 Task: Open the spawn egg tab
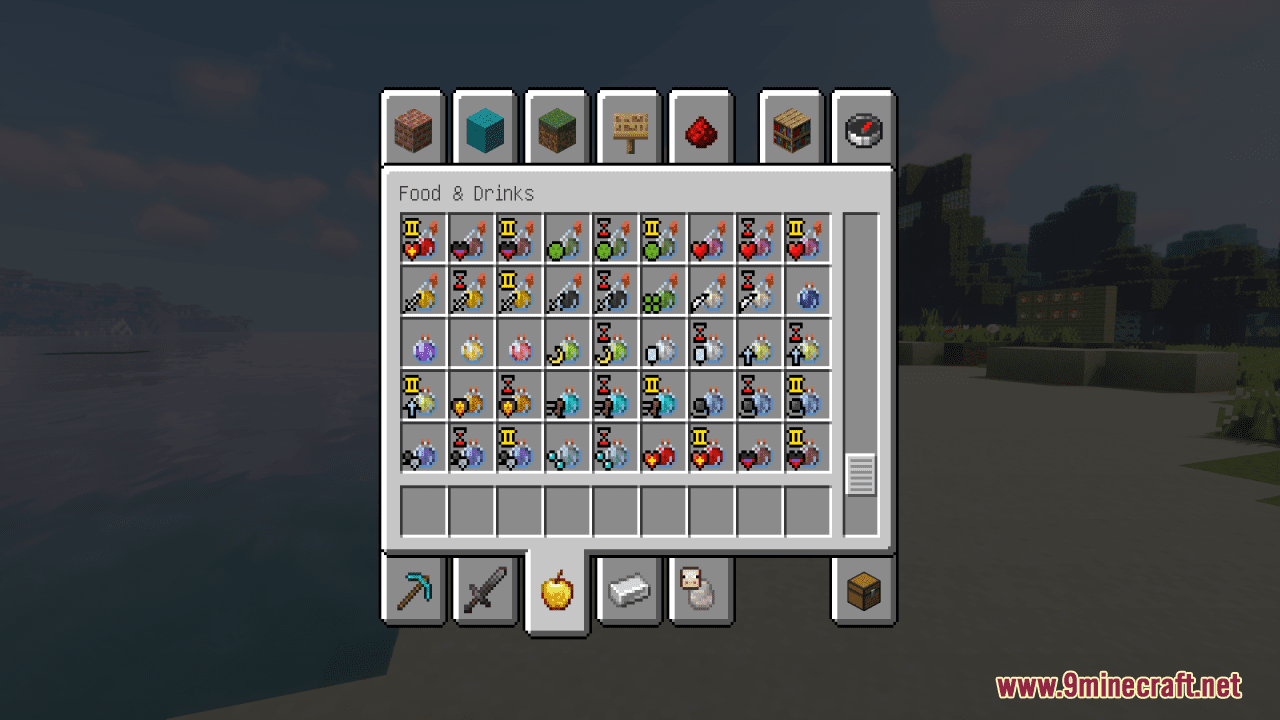pos(701,590)
